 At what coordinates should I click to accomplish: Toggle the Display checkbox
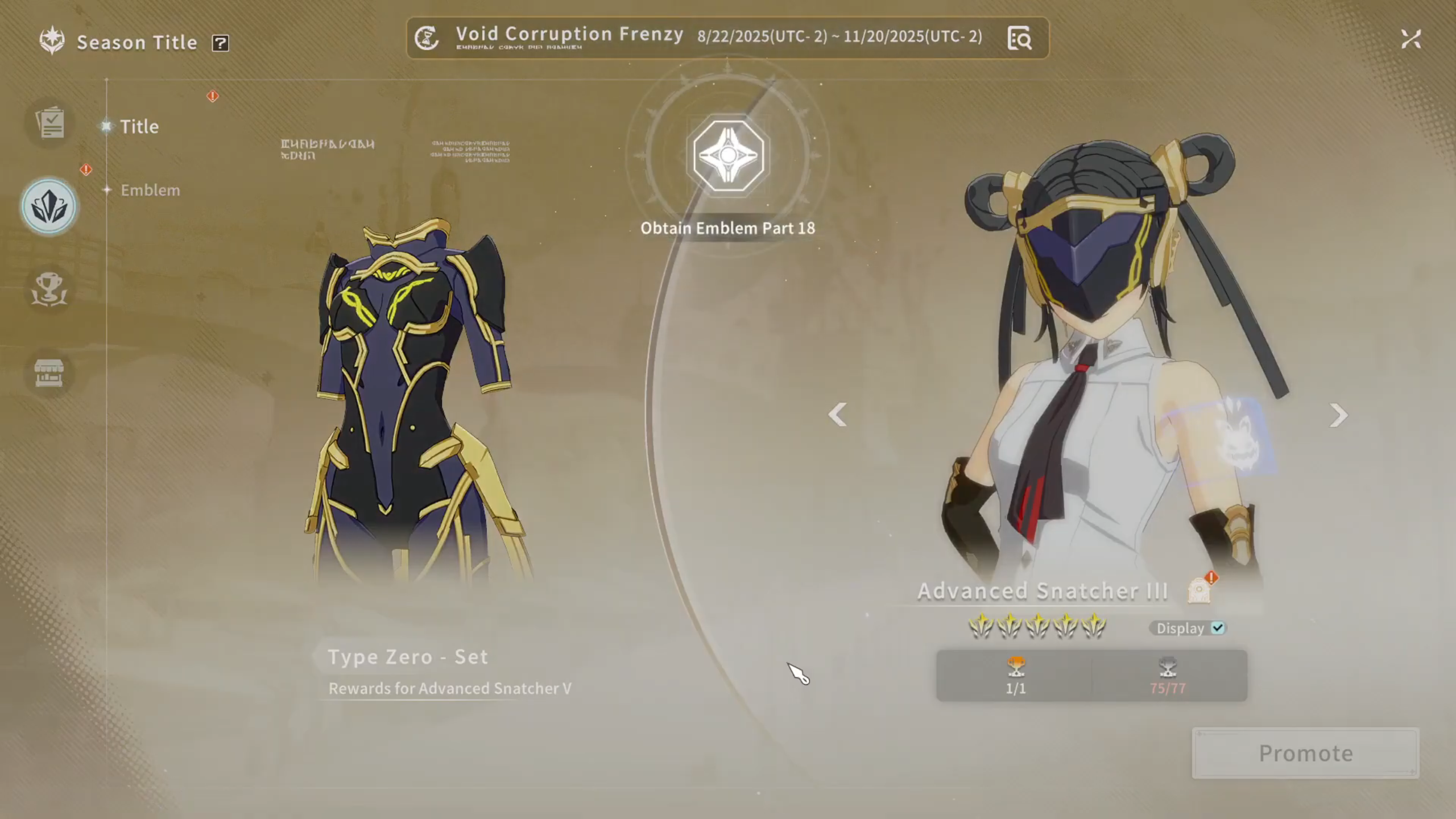coord(1218,628)
